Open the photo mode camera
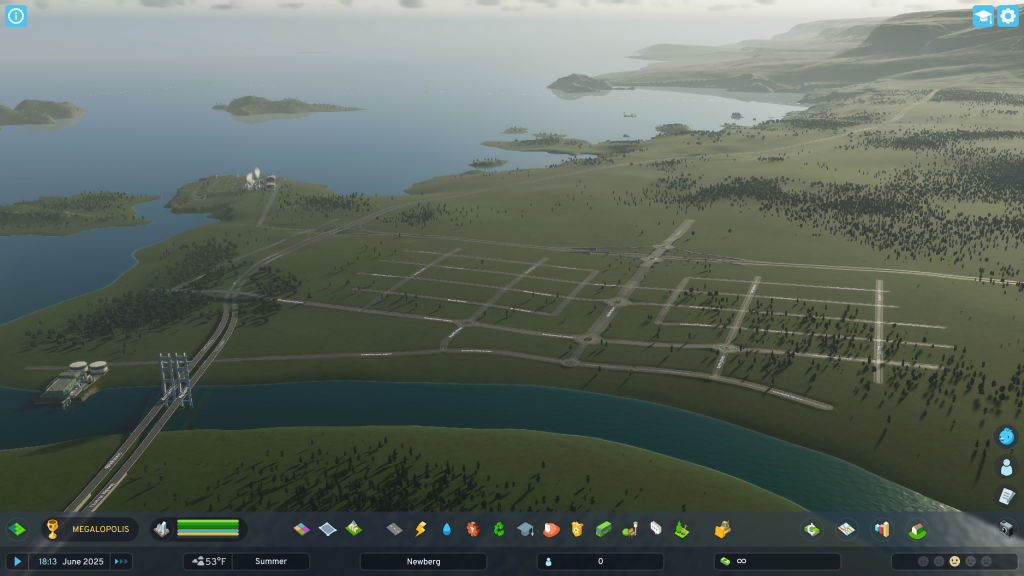This screenshot has width=1024, height=576. tap(1006, 528)
